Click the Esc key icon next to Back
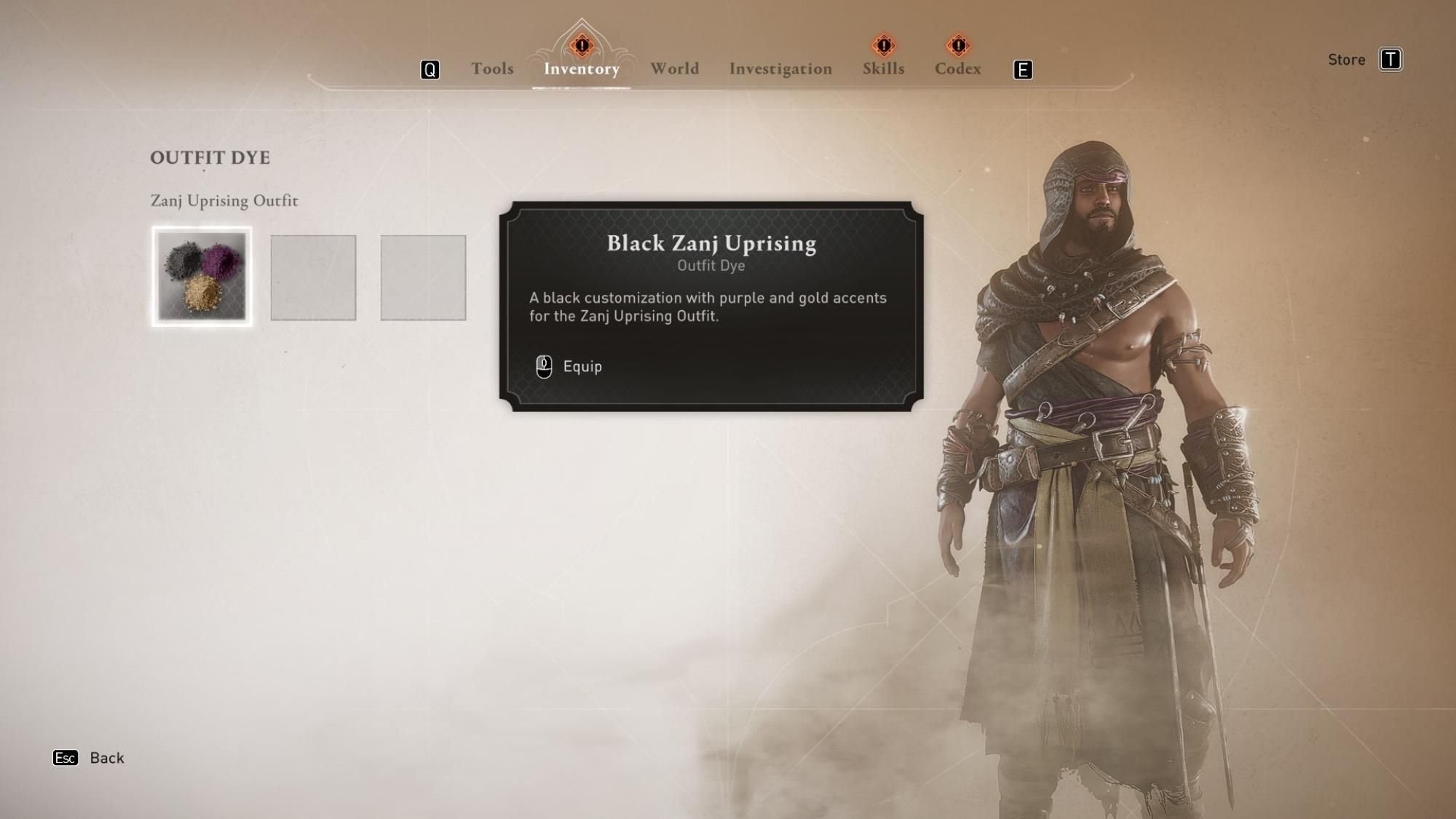 tap(66, 758)
